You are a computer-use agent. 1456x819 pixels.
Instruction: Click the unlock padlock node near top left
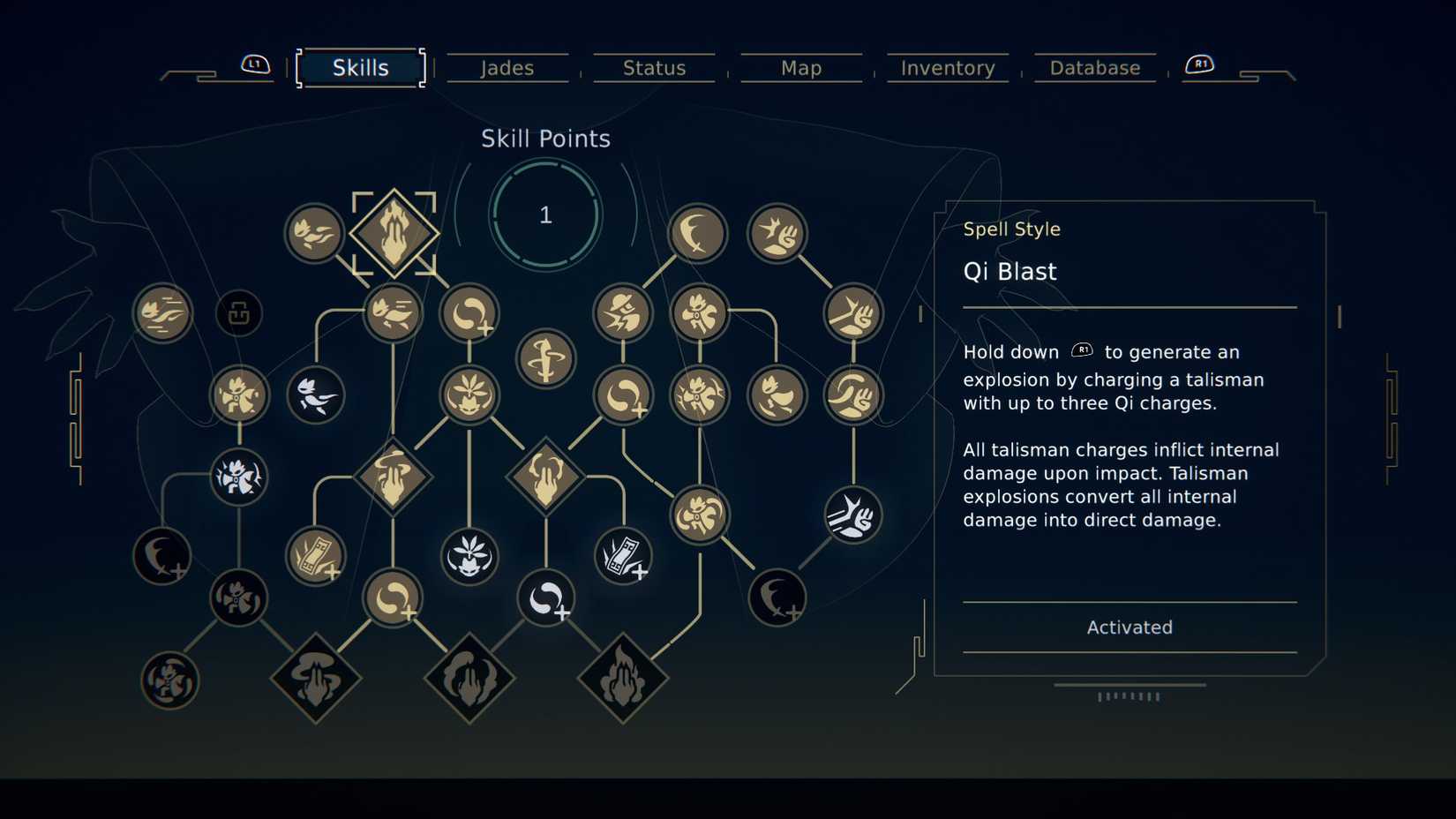point(238,313)
